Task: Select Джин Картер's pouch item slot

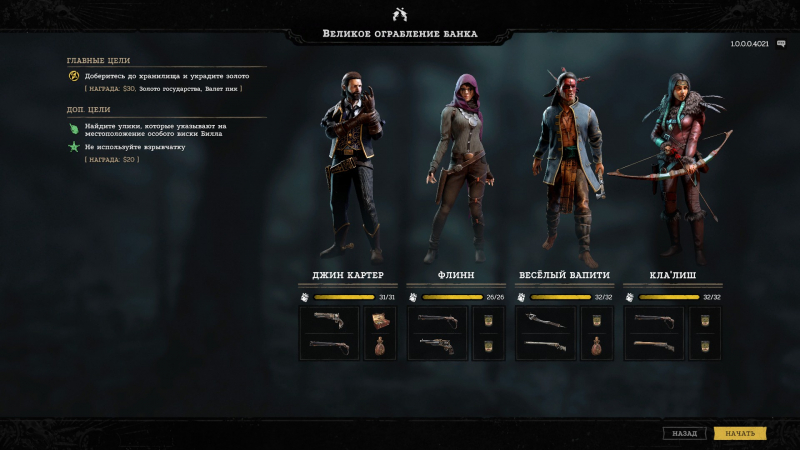Action: (379, 346)
